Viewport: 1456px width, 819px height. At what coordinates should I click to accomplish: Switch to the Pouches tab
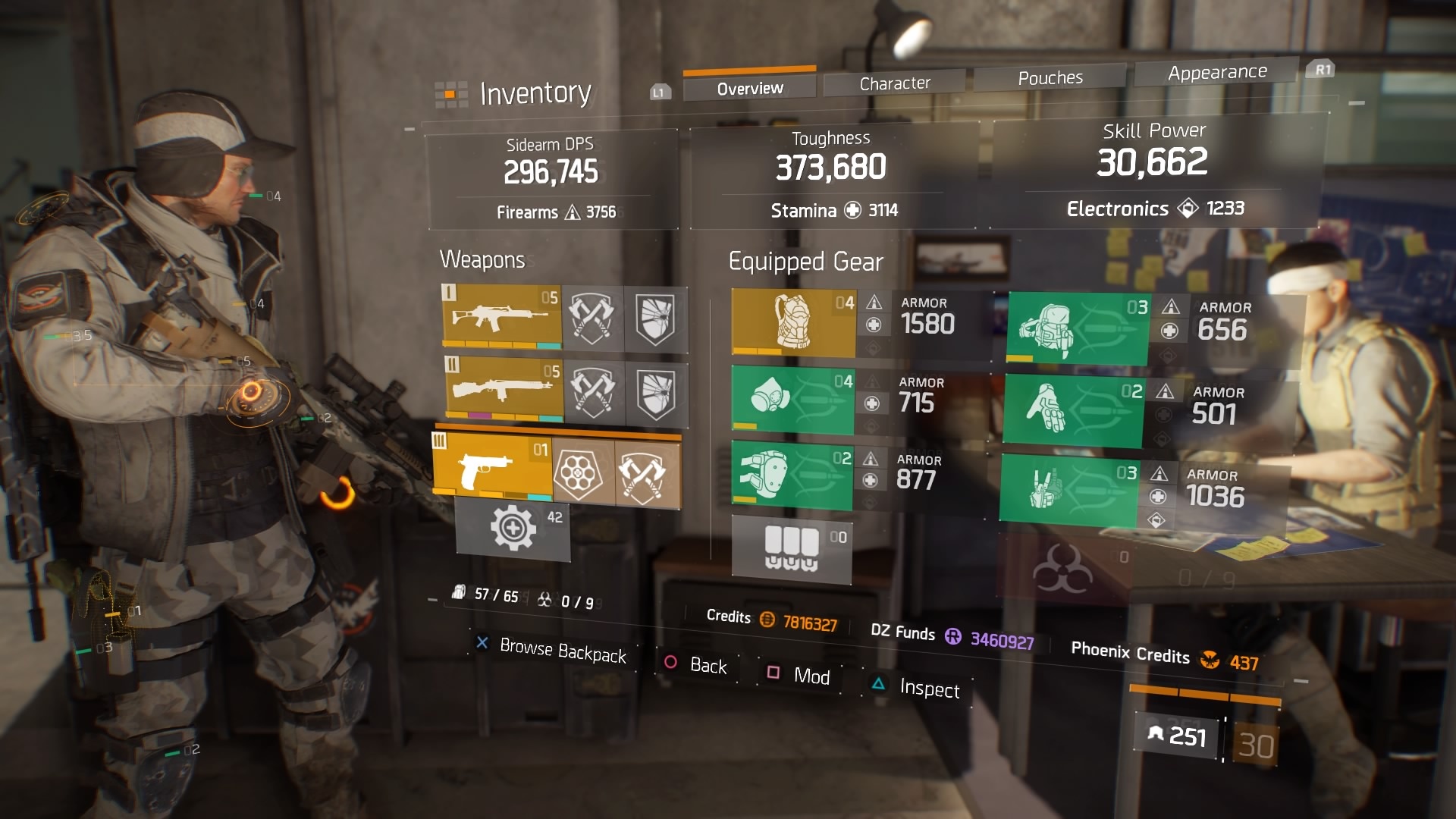[1050, 77]
